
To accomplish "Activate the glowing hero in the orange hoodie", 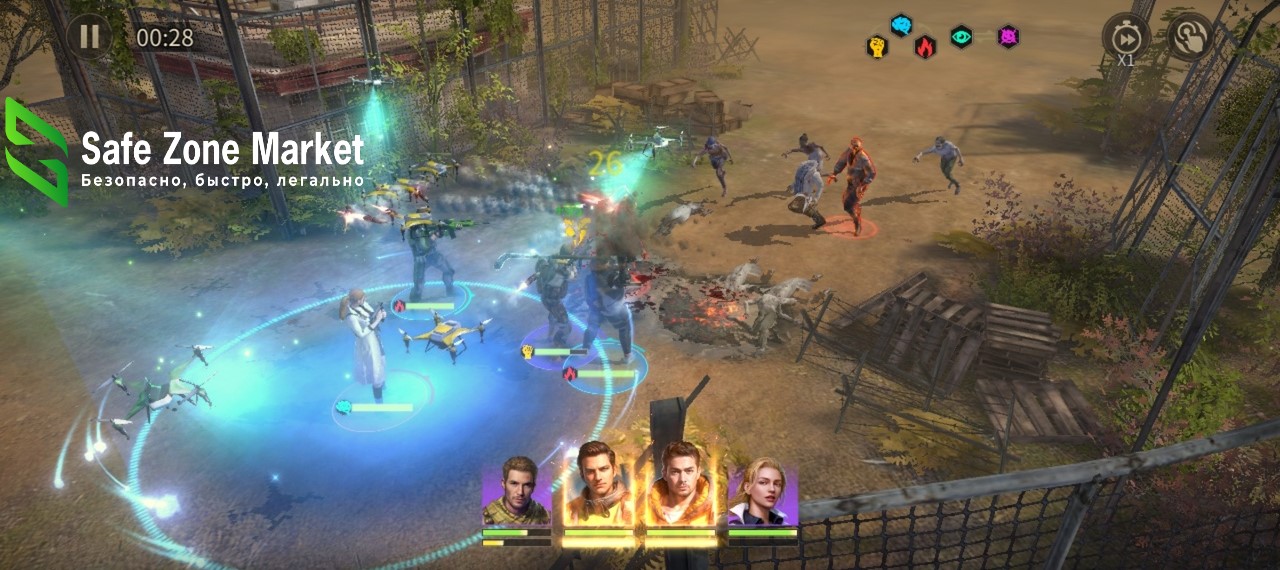I will [x=680, y=487].
